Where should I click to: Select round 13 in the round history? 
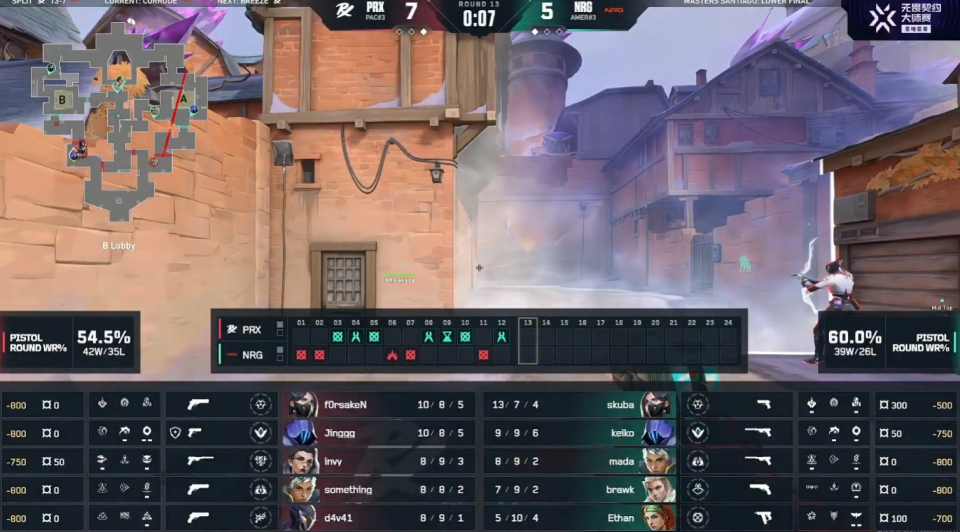[528, 340]
